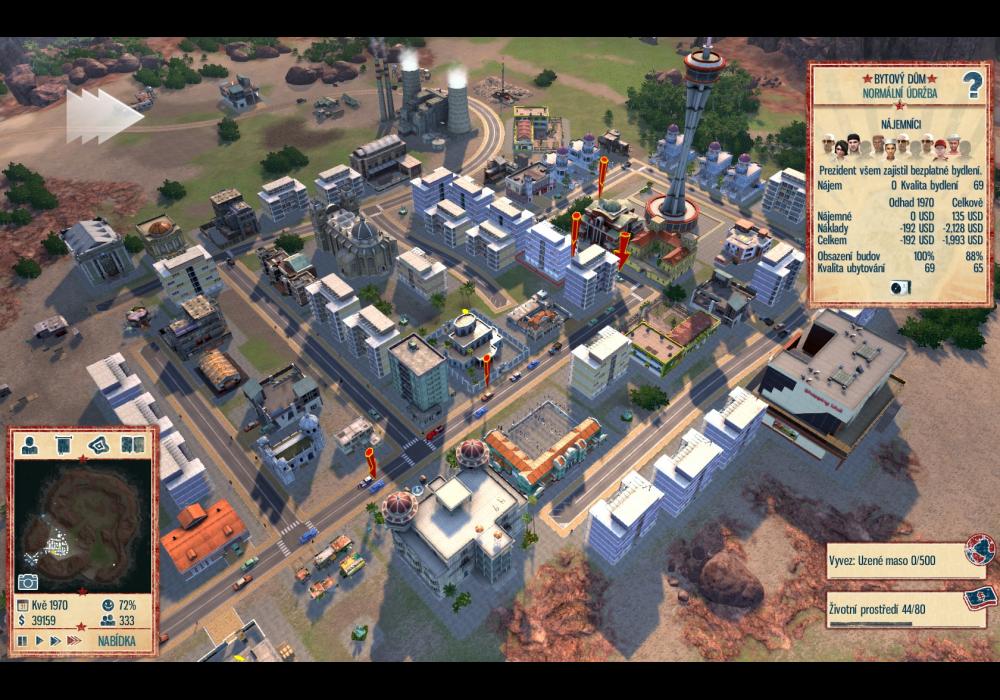The height and width of the screenshot is (700, 1000).
Task: Set game to normal play speed
Action: pos(38,640)
